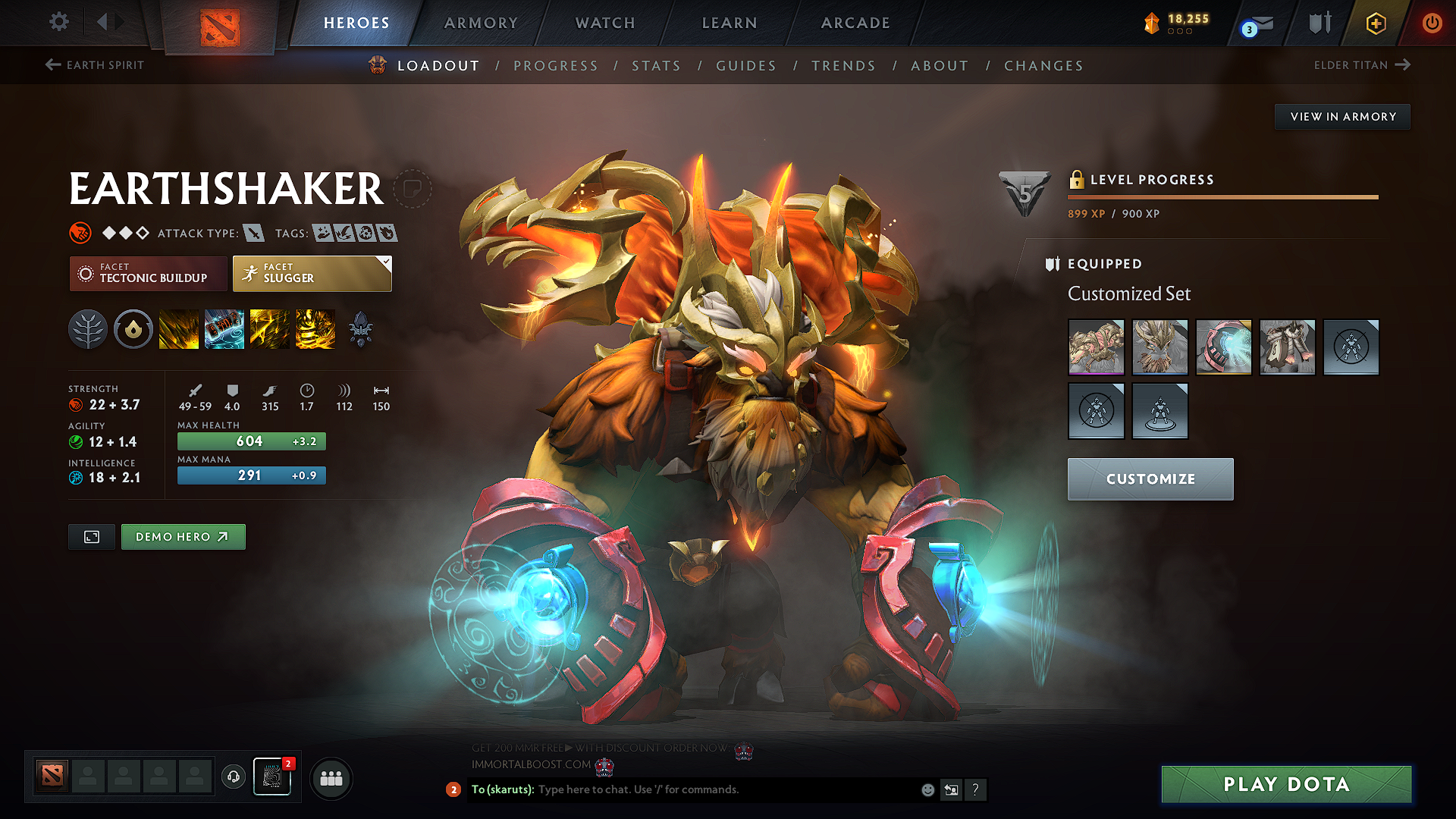Click the level progress XP bar
Viewport: 1456px width, 819px height.
(1222, 197)
